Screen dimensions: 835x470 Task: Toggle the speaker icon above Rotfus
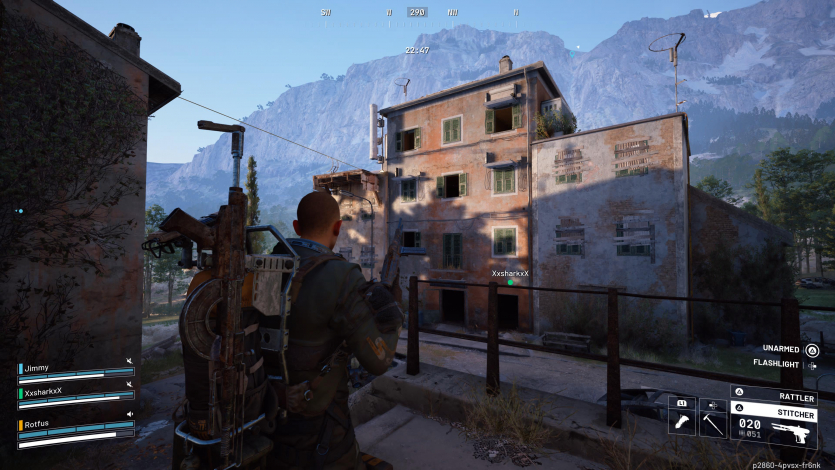129,413
